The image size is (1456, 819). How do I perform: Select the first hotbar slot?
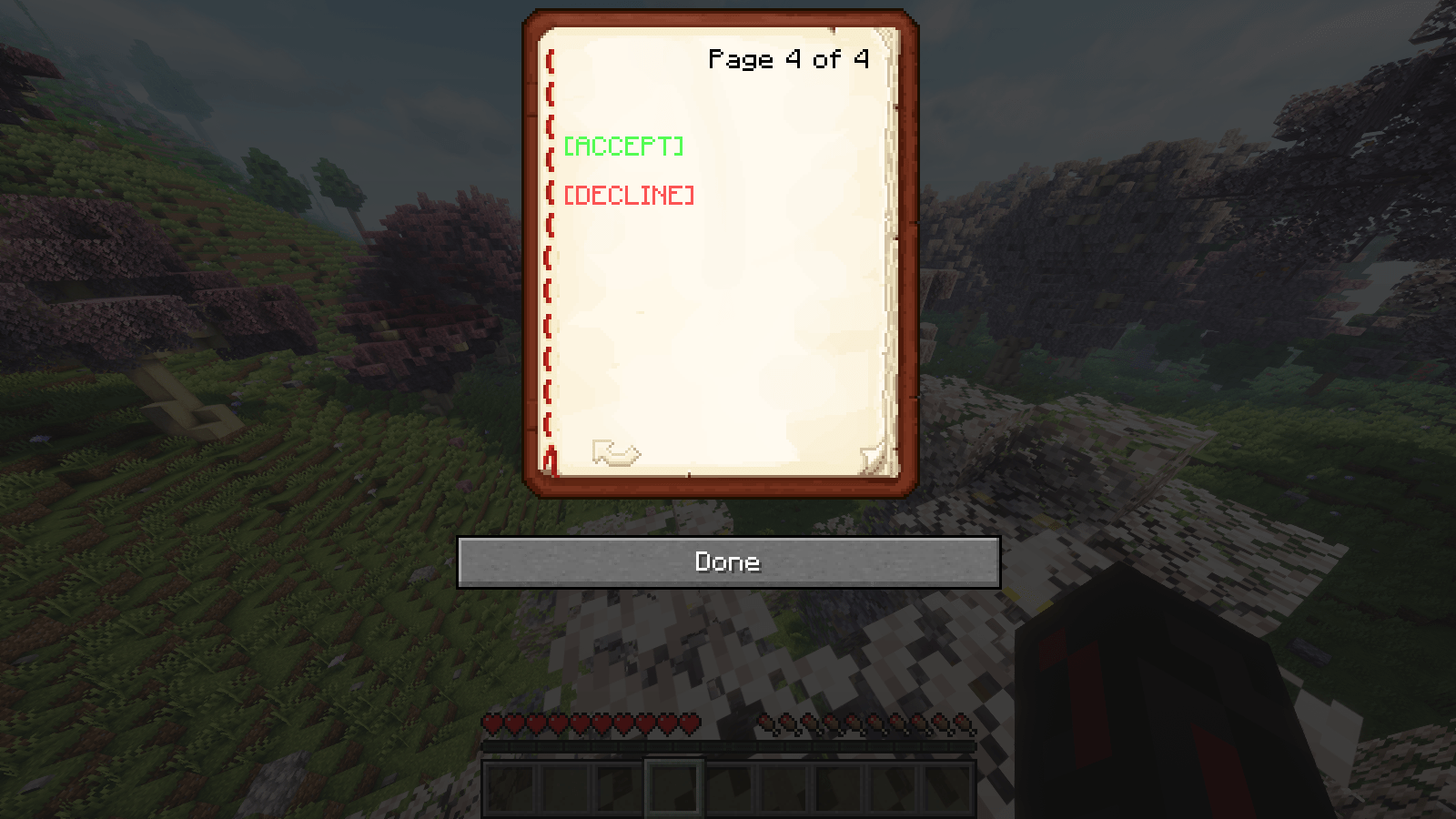(512, 785)
